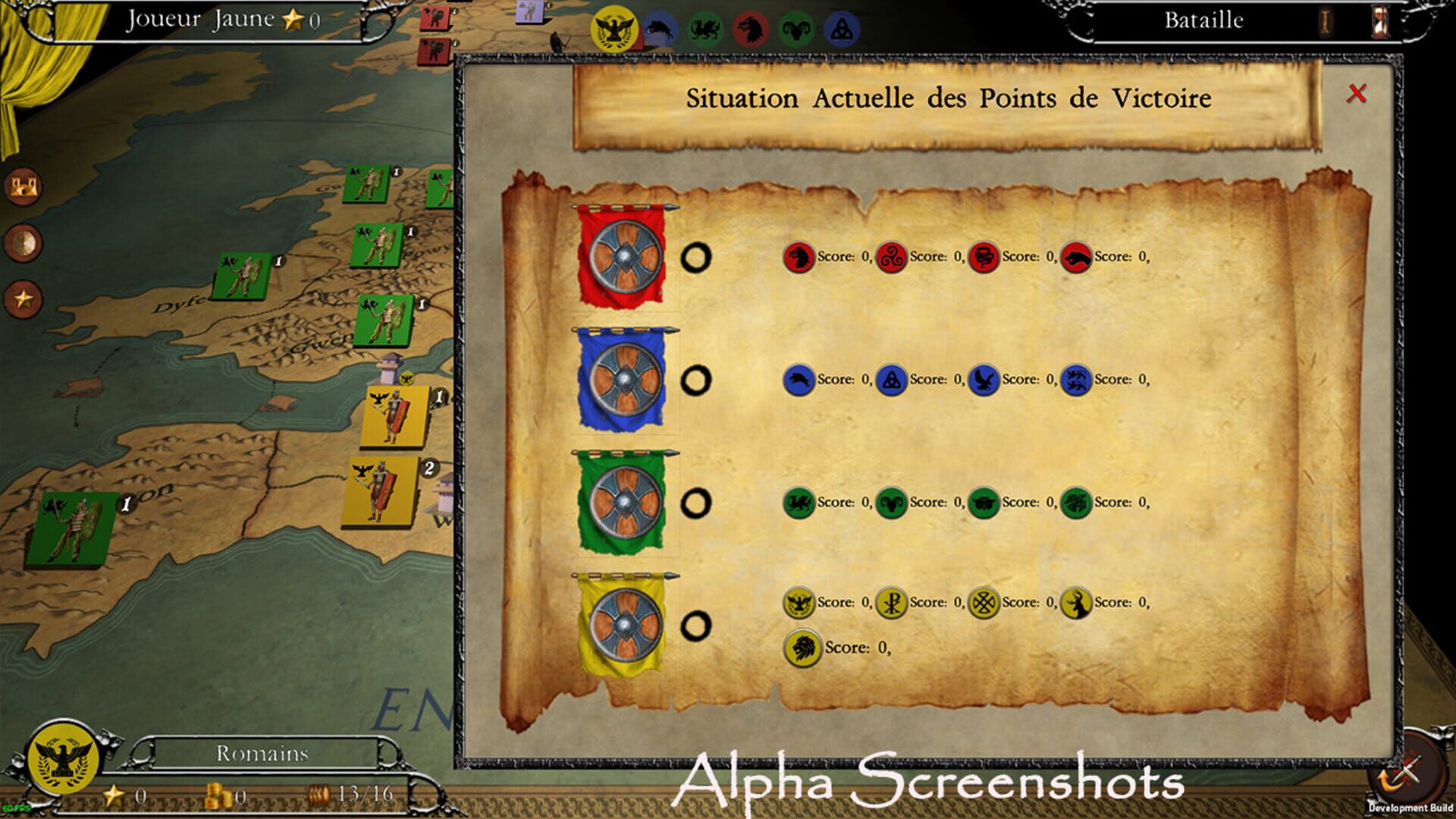Click the Joueur Jaune player name banner
1456x819 pixels.
point(200,18)
